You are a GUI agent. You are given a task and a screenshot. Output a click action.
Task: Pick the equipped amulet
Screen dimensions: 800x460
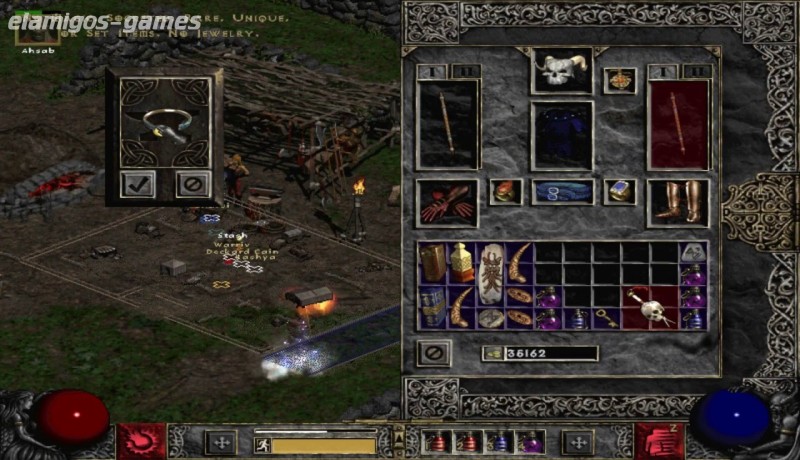click(x=619, y=81)
